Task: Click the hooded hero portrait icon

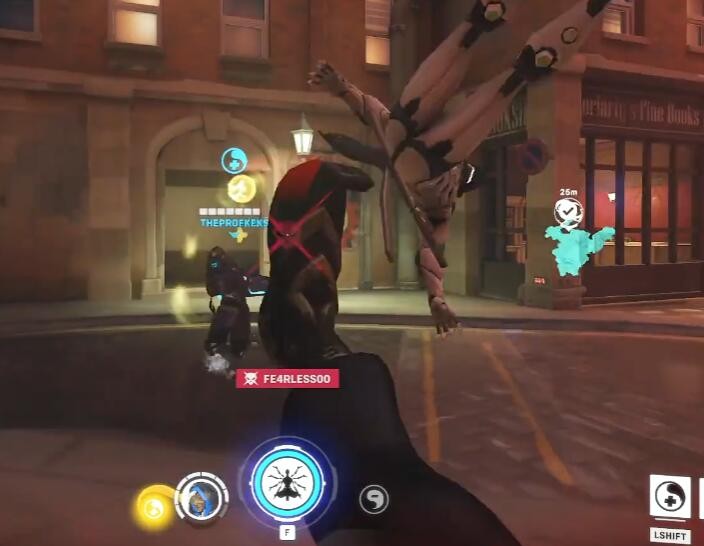Action: click(x=200, y=497)
